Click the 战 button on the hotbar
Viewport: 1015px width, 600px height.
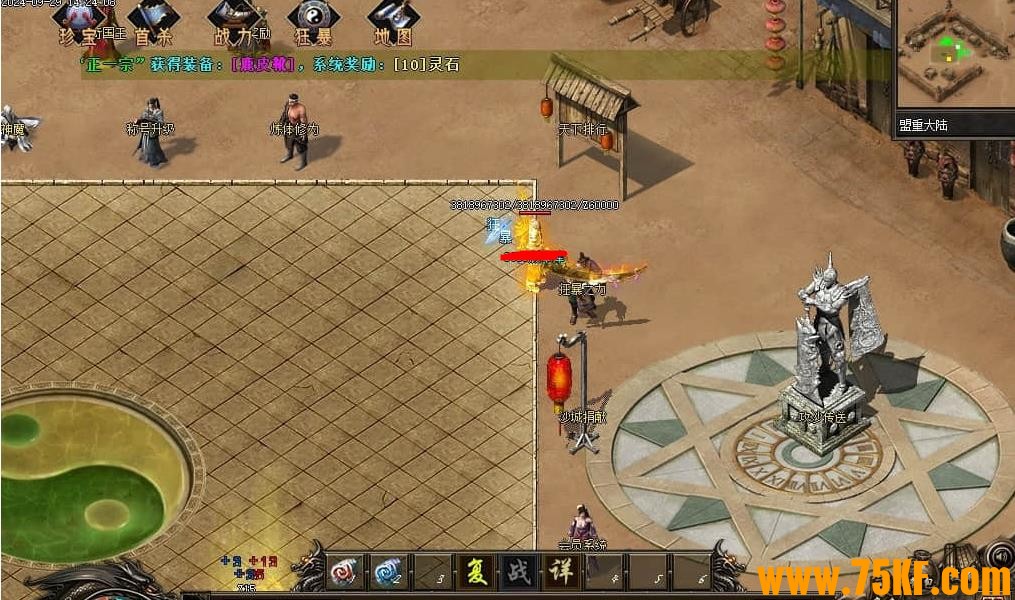click(517, 573)
